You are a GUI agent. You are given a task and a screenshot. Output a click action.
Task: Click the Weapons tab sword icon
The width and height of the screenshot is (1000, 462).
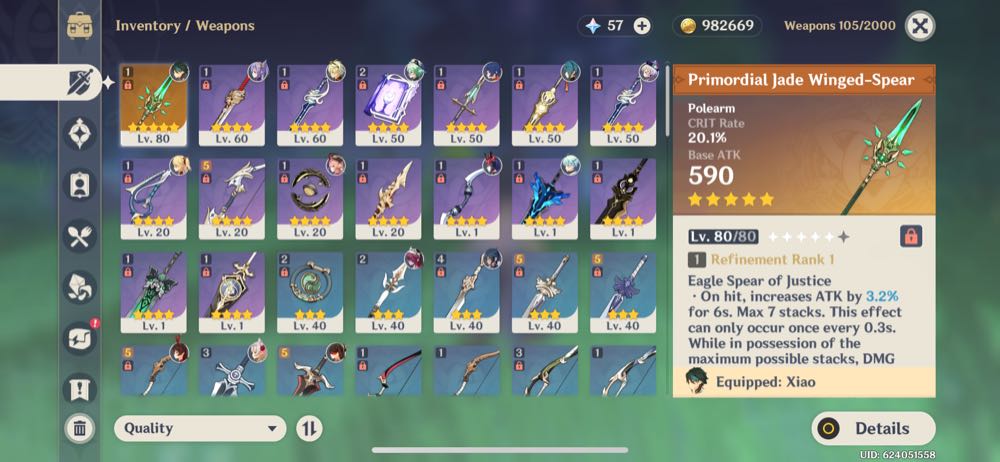tap(80, 82)
